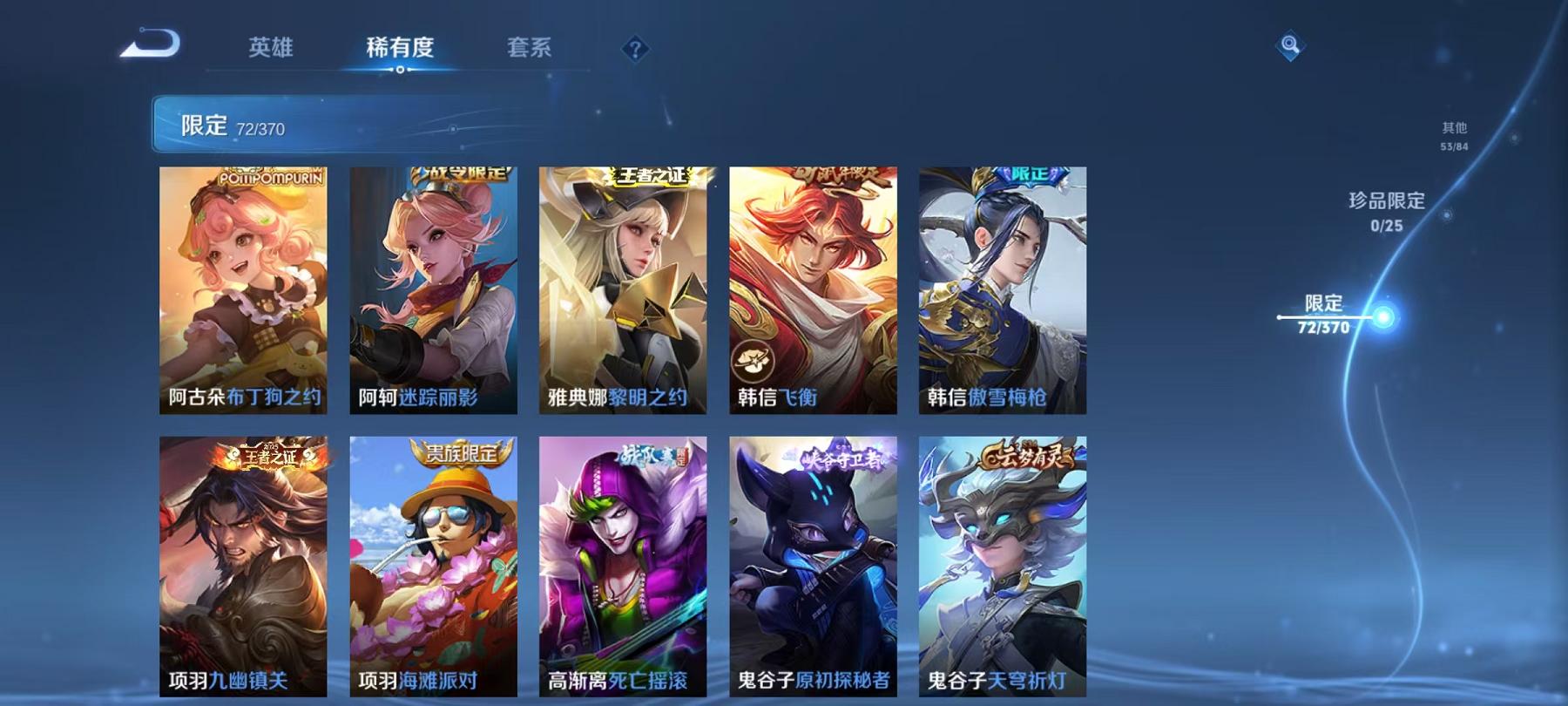Open the 其他 53/84 section on the right

(1453, 135)
